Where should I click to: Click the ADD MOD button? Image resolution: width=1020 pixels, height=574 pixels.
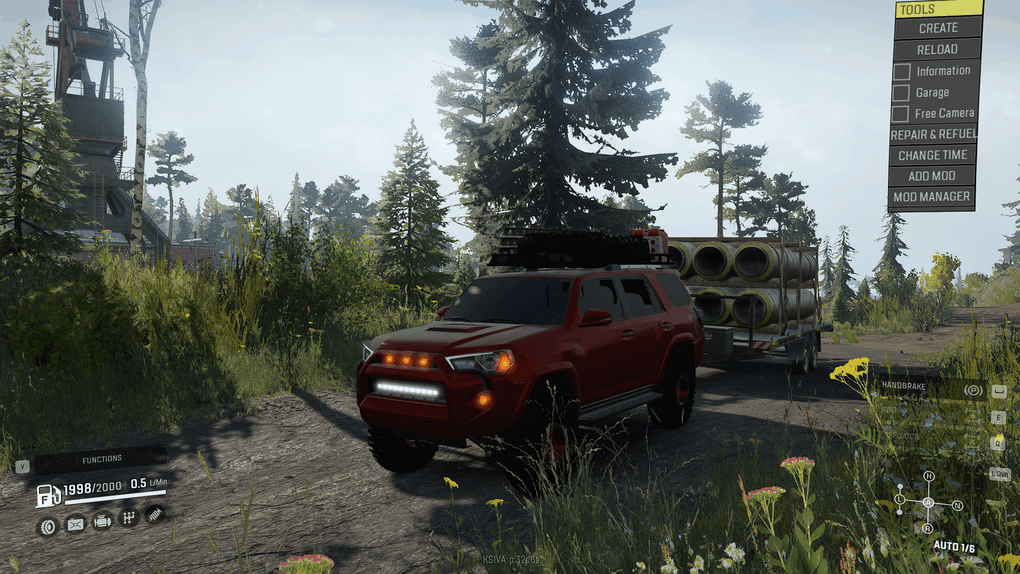(x=932, y=176)
